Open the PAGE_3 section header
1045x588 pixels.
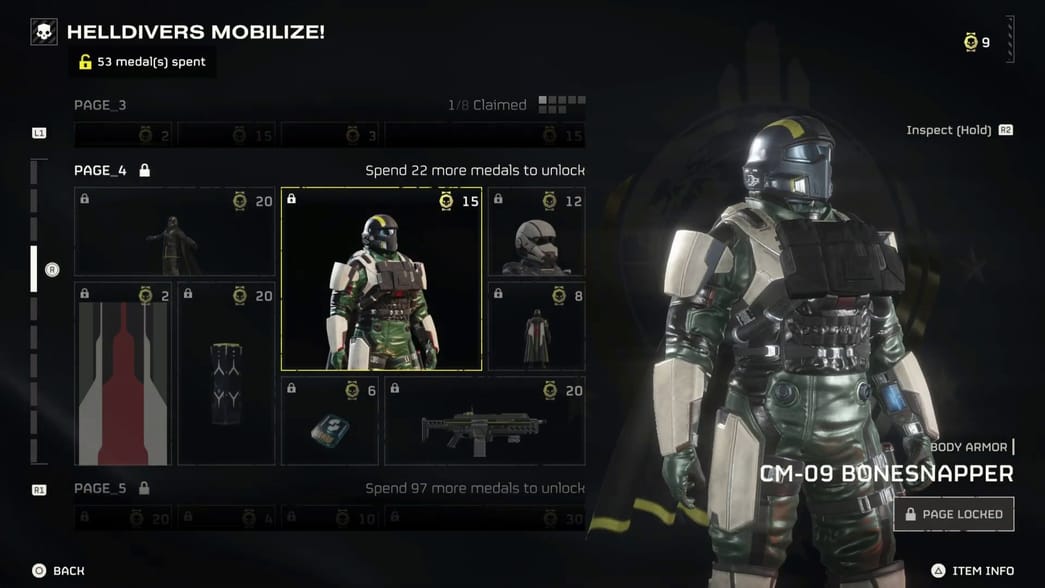coord(100,105)
